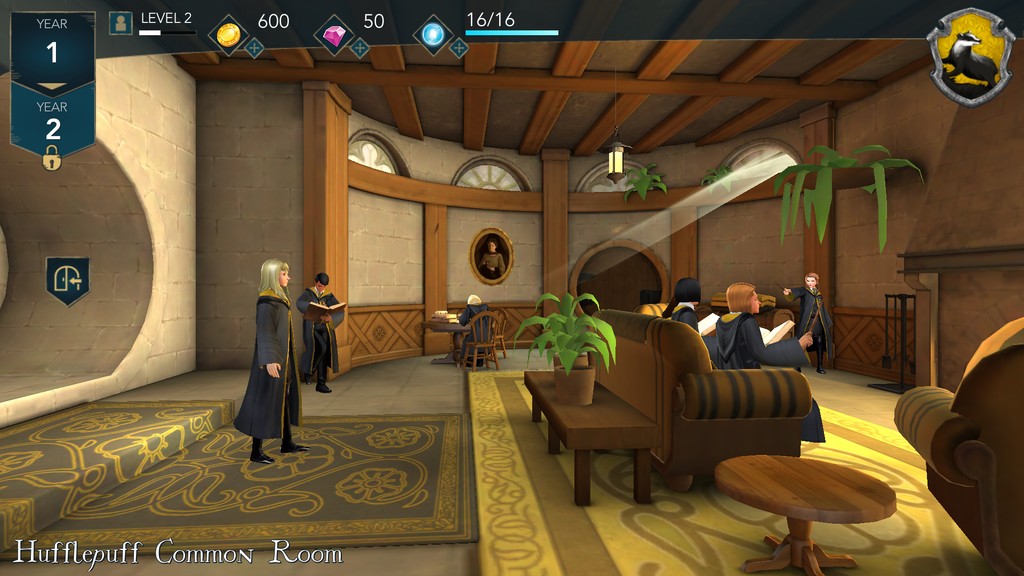Open the Hufflepuff house crest
Image resolution: width=1024 pixels, height=576 pixels.
point(969,56)
